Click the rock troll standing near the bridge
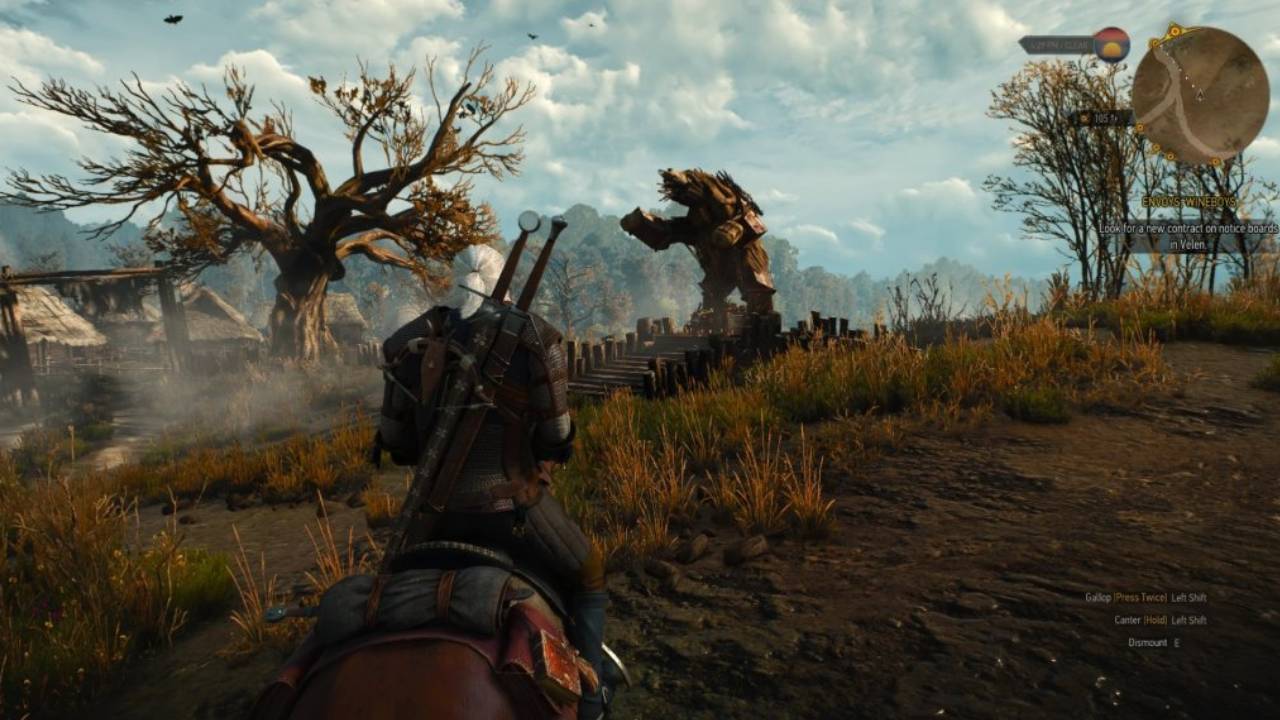The height and width of the screenshot is (720, 1280). (710, 230)
